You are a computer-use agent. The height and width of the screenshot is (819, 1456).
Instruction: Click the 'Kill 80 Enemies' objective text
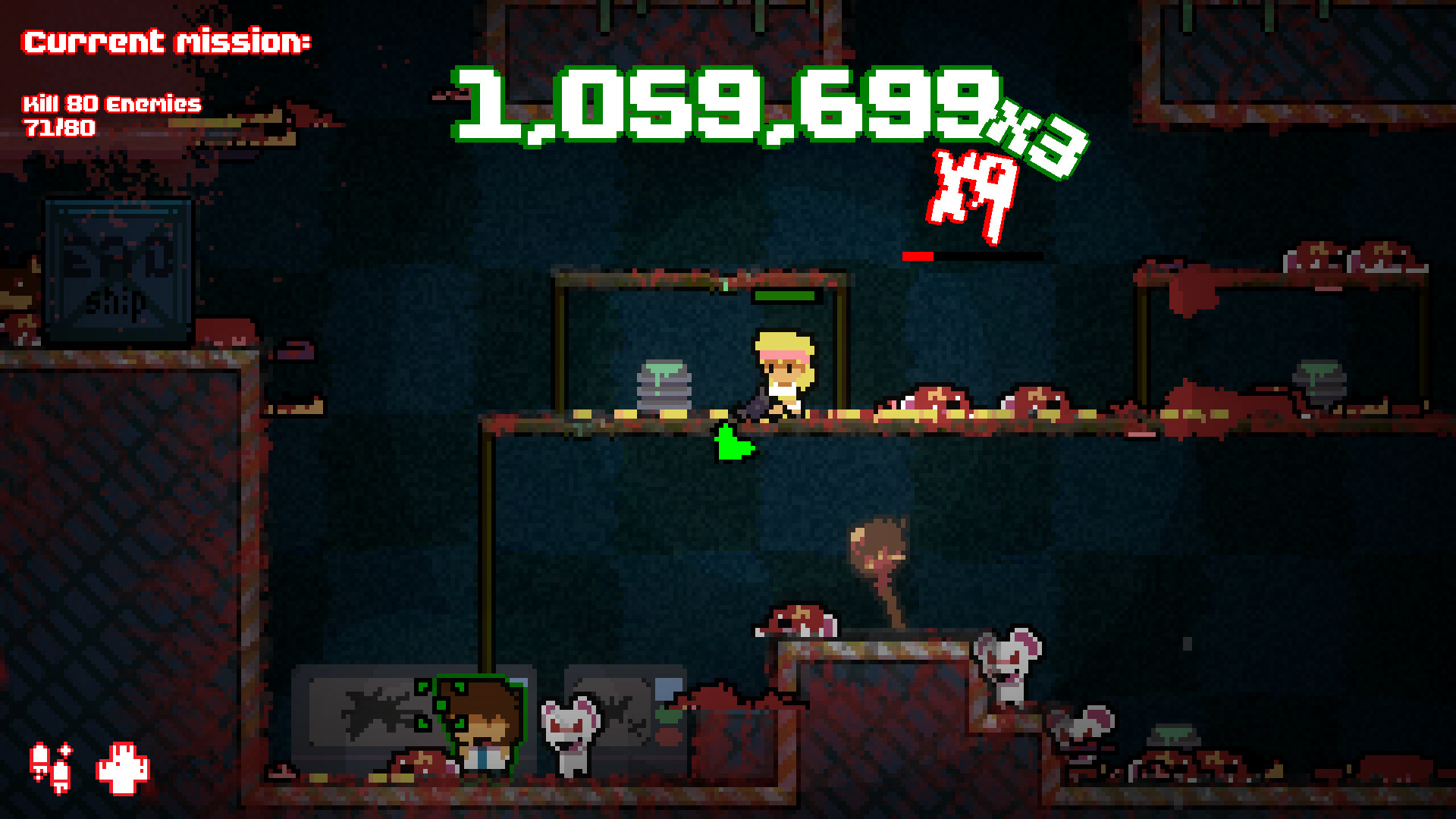point(111,103)
